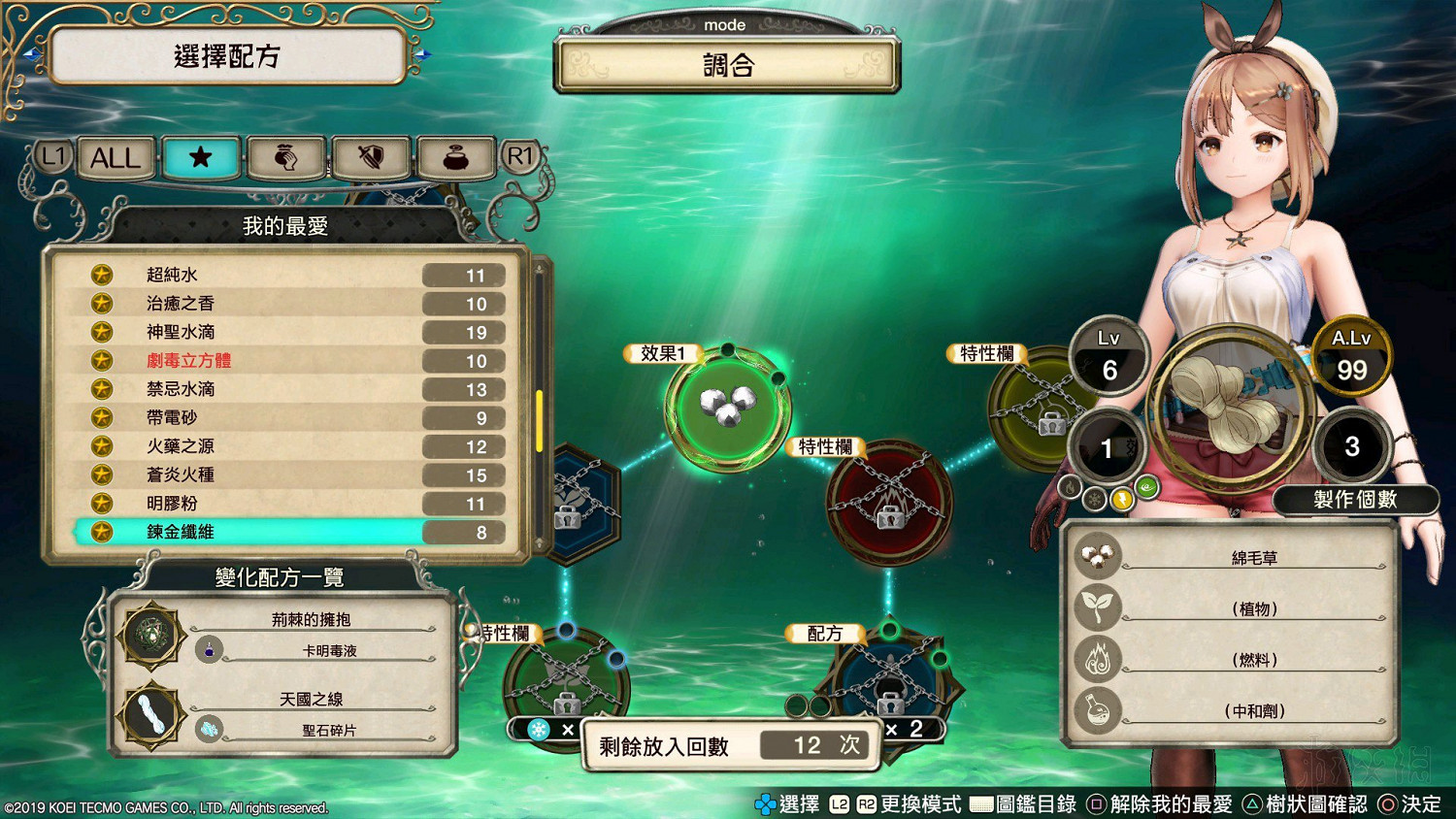Open the synthesis materials filter (cauldron icon)
Image resolution: width=1456 pixels, height=819 pixels.
[x=456, y=157]
